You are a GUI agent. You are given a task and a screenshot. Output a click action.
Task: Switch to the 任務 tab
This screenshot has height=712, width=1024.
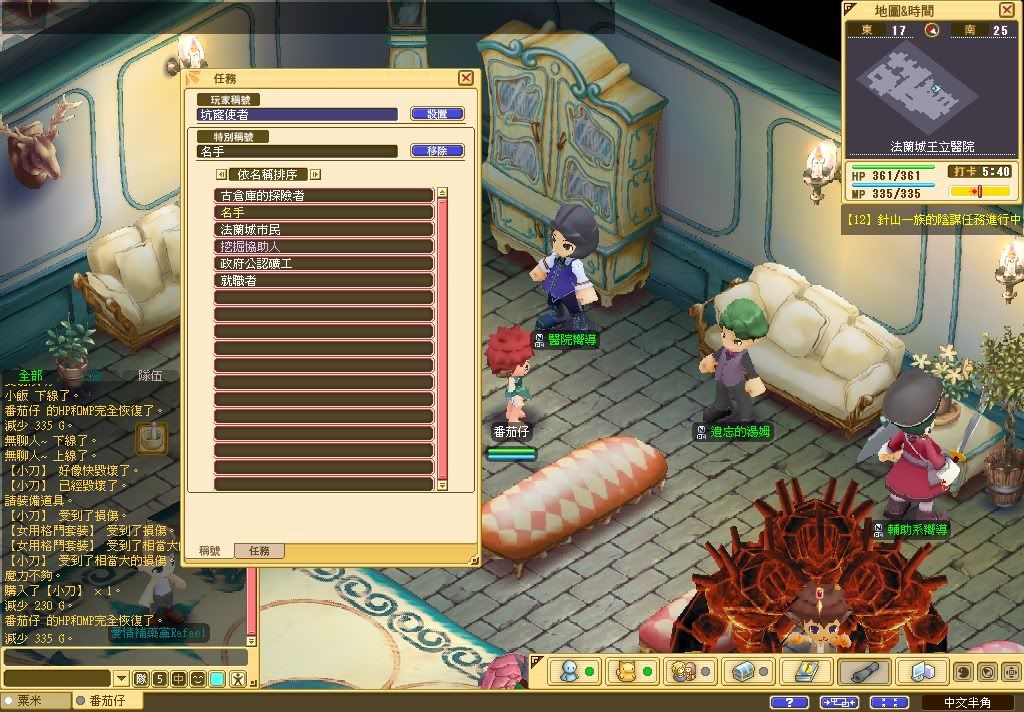(259, 551)
